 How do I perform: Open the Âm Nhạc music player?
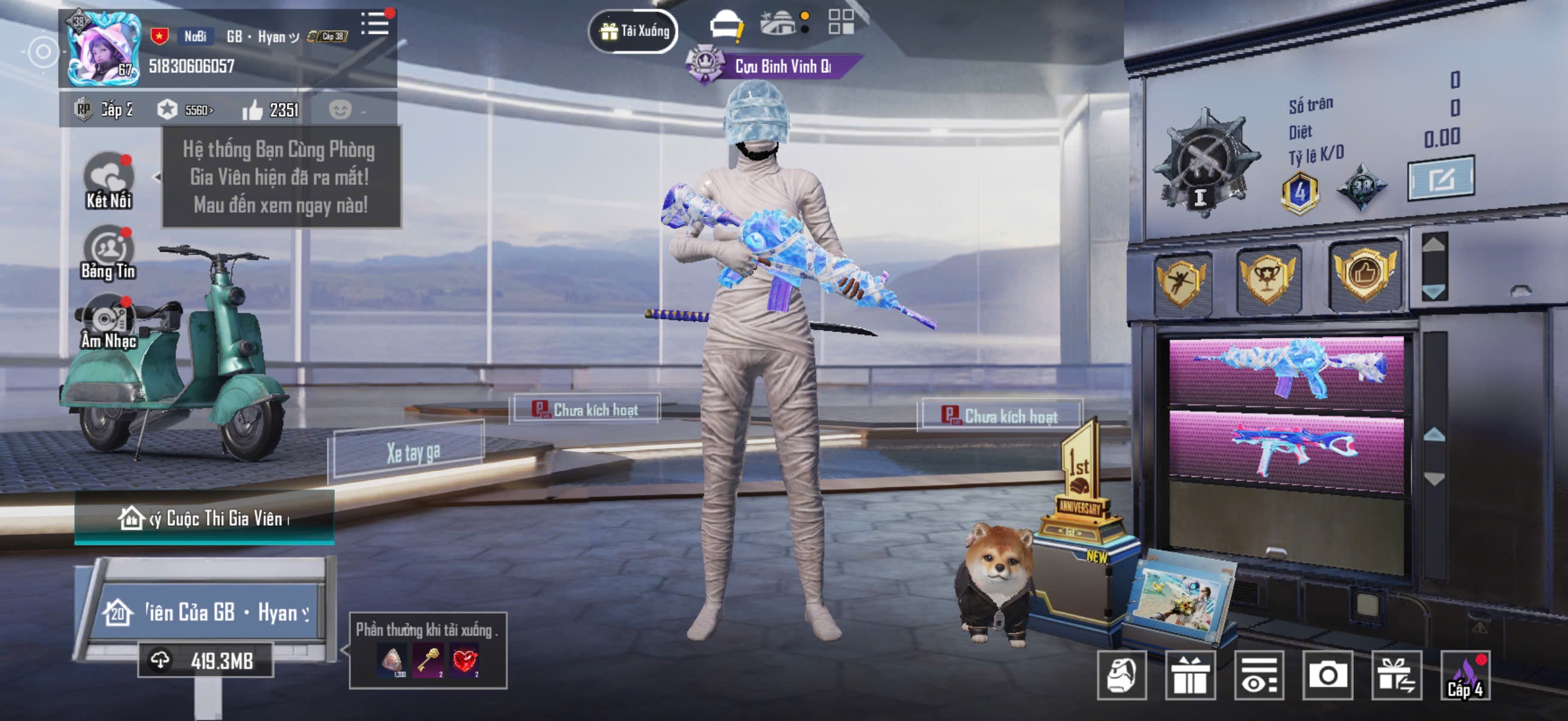108,322
